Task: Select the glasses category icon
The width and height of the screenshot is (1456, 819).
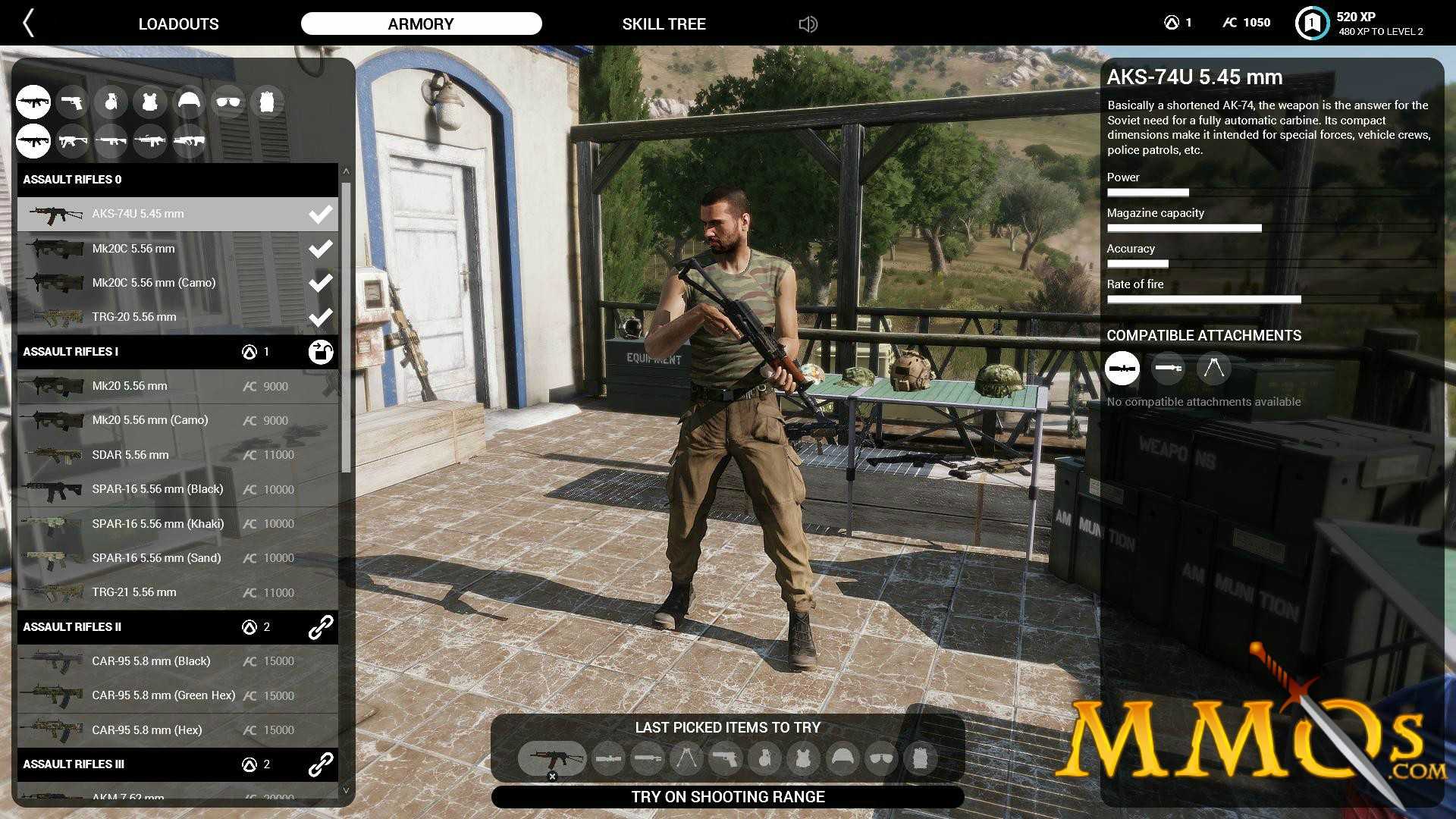Action: (x=227, y=102)
